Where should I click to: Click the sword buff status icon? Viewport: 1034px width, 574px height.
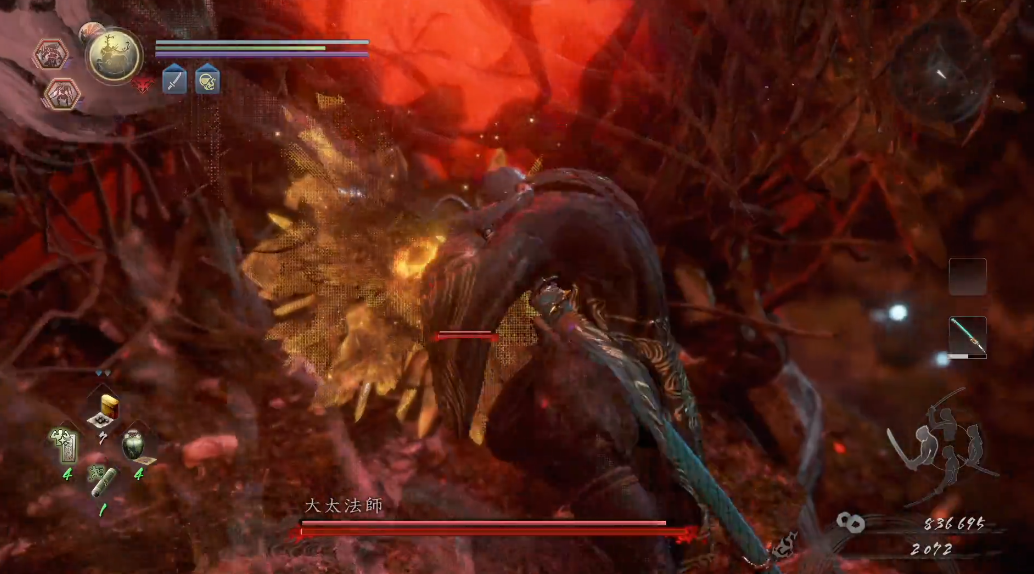pos(174,79)
